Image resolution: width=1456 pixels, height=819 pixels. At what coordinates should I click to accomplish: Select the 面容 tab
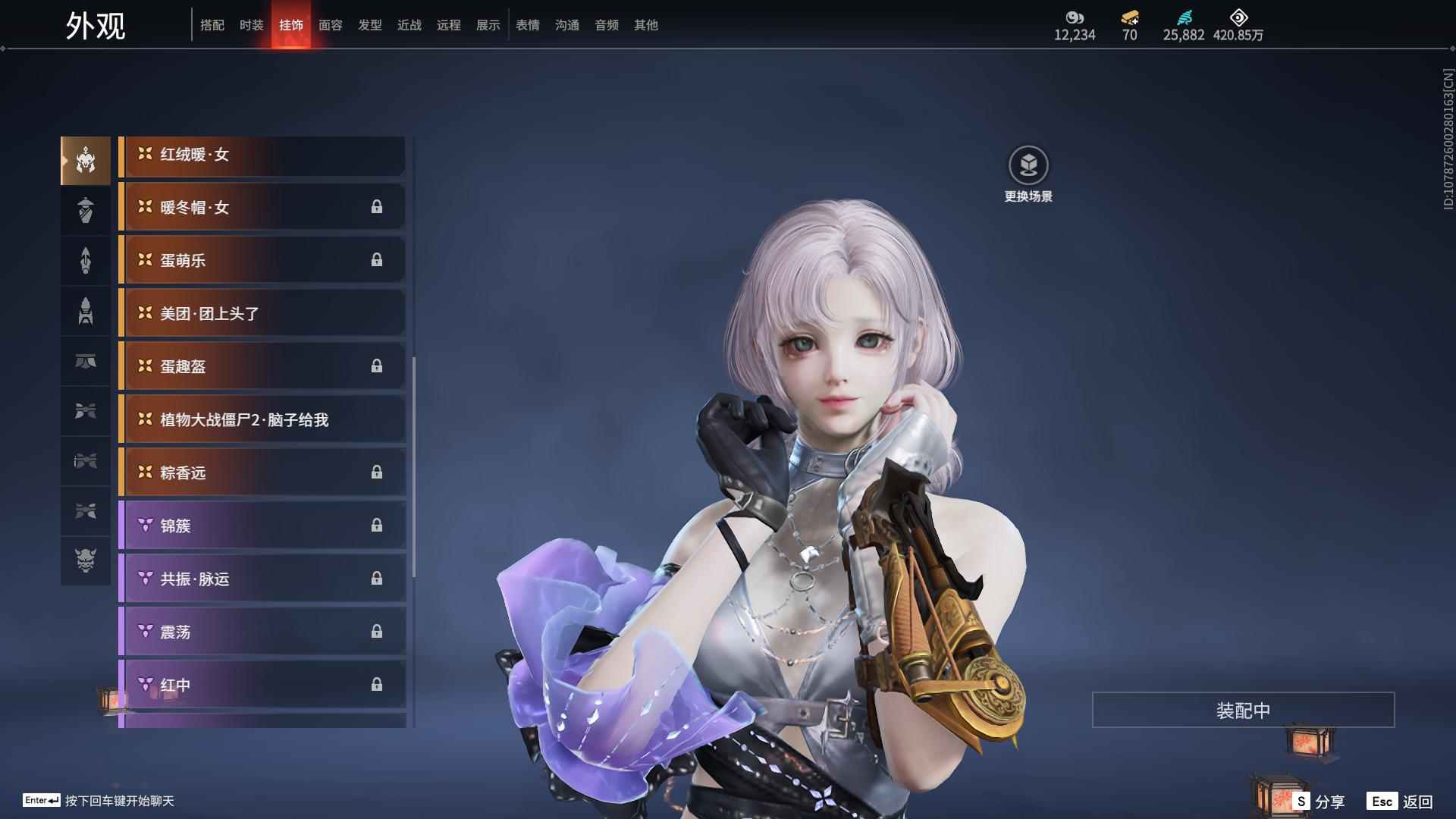pyautogui.click(x=330, y=25)
